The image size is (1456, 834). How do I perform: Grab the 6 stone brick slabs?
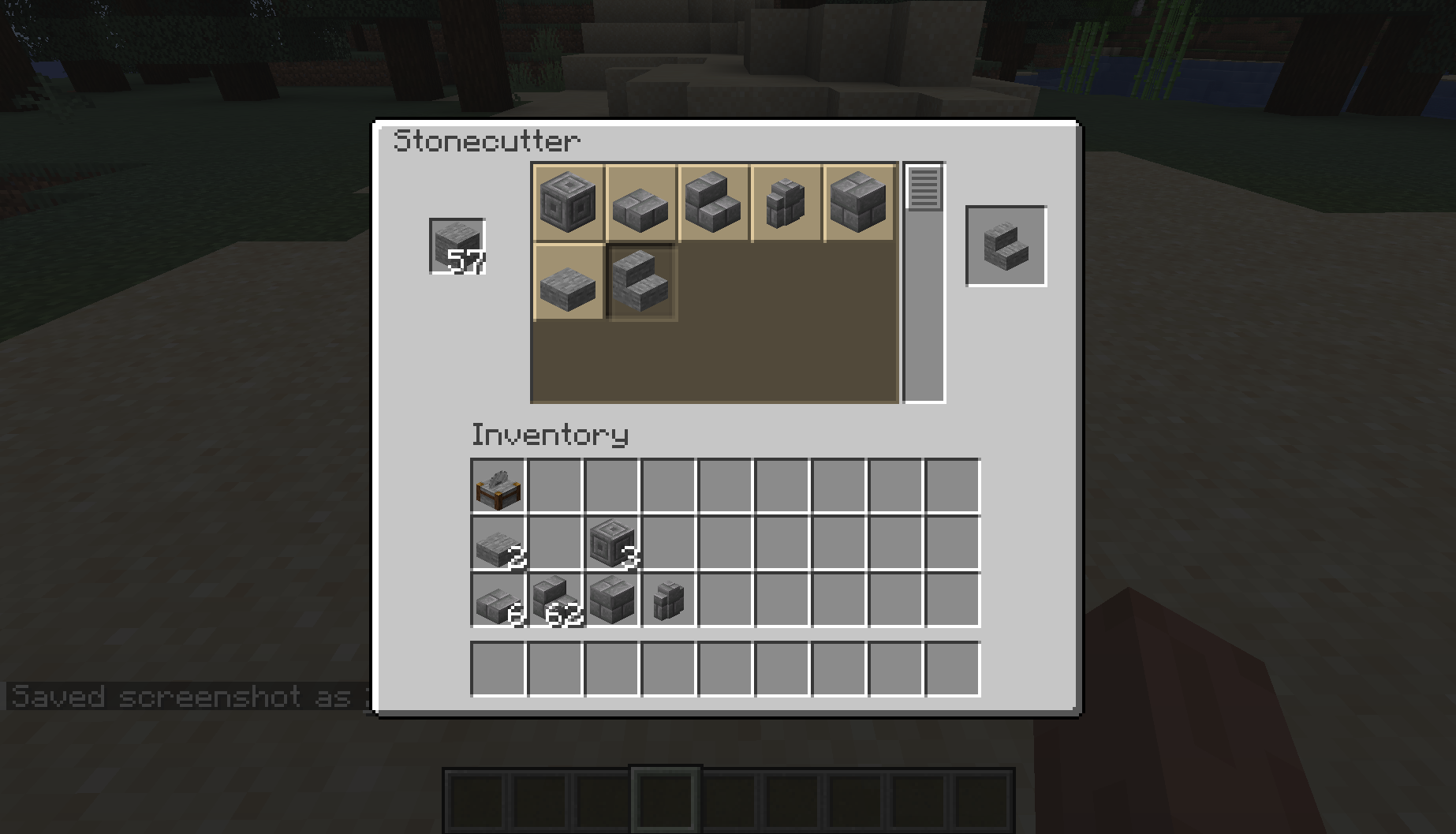click(x=498, y=602)
